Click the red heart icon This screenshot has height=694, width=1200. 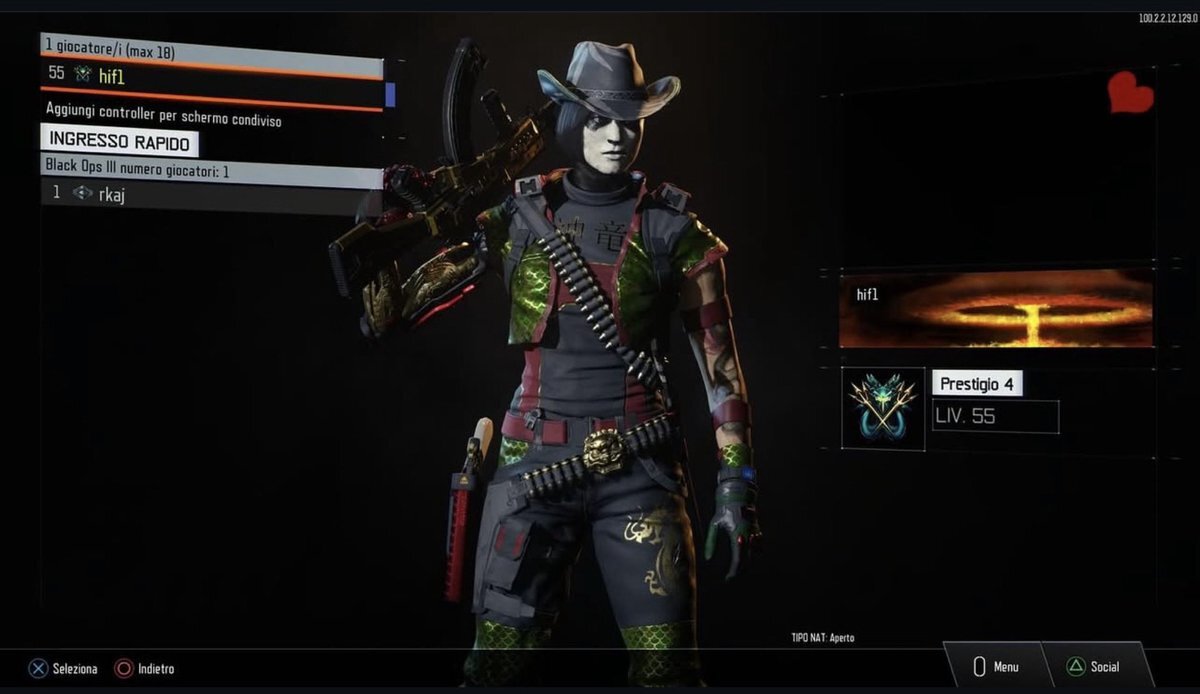tap(1131, 94)
